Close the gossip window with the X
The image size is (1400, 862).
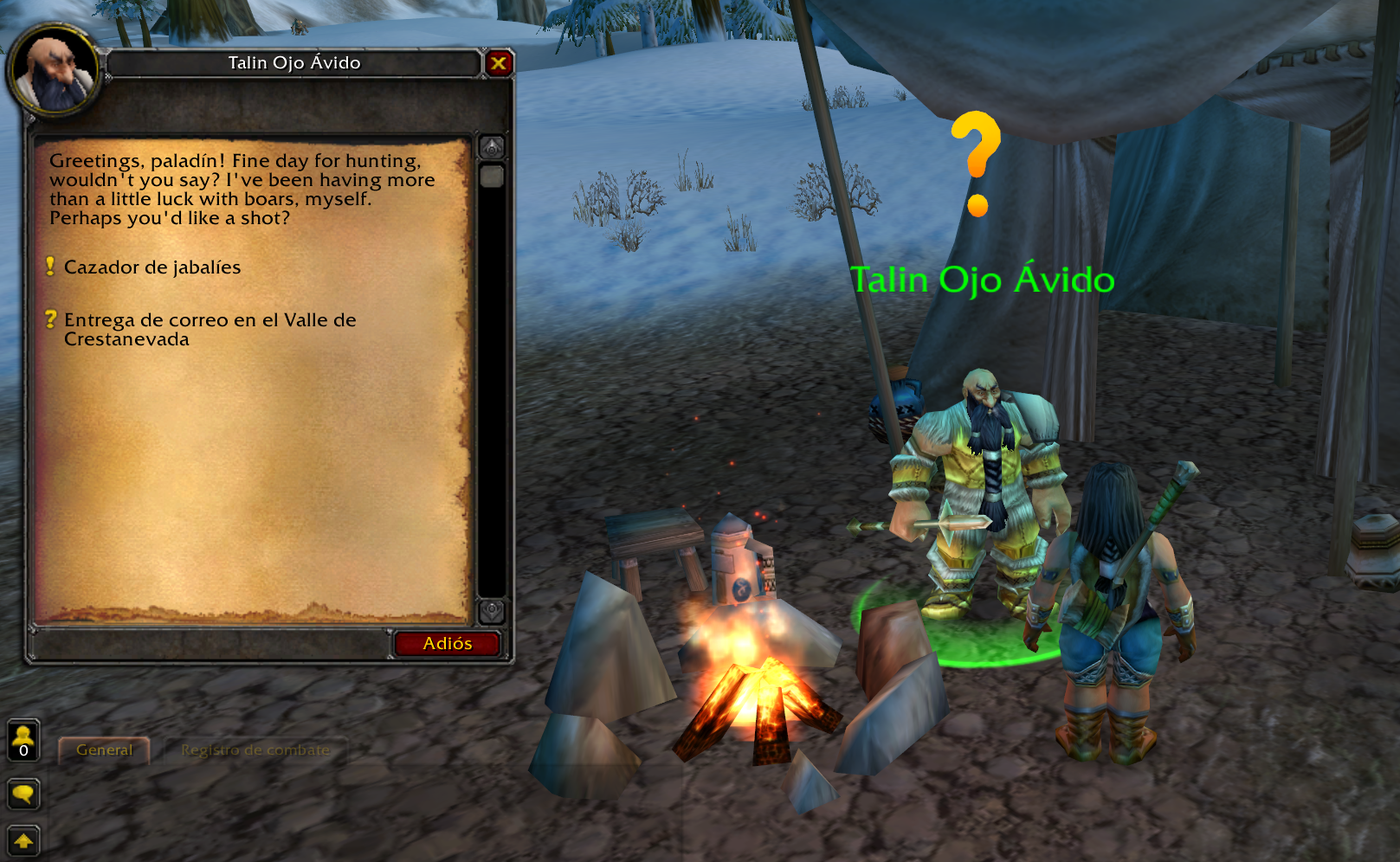pos(499,62)
